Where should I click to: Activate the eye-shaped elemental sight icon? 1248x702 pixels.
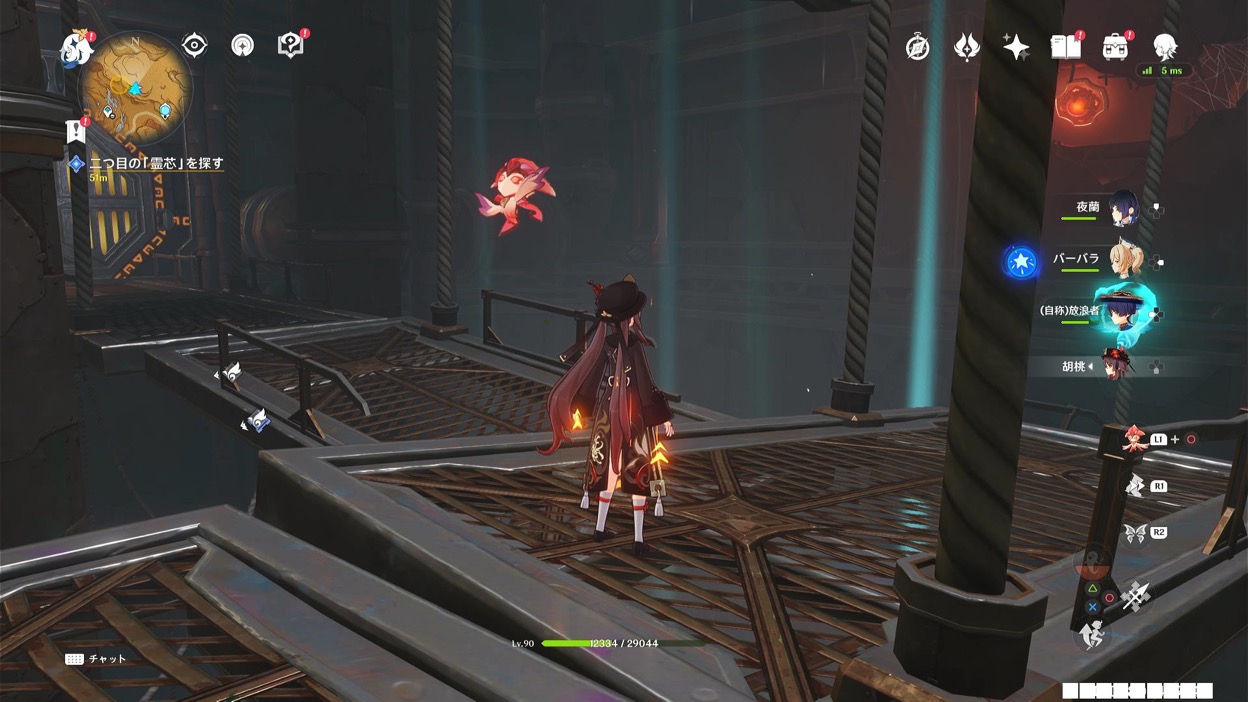pos(194,45)
